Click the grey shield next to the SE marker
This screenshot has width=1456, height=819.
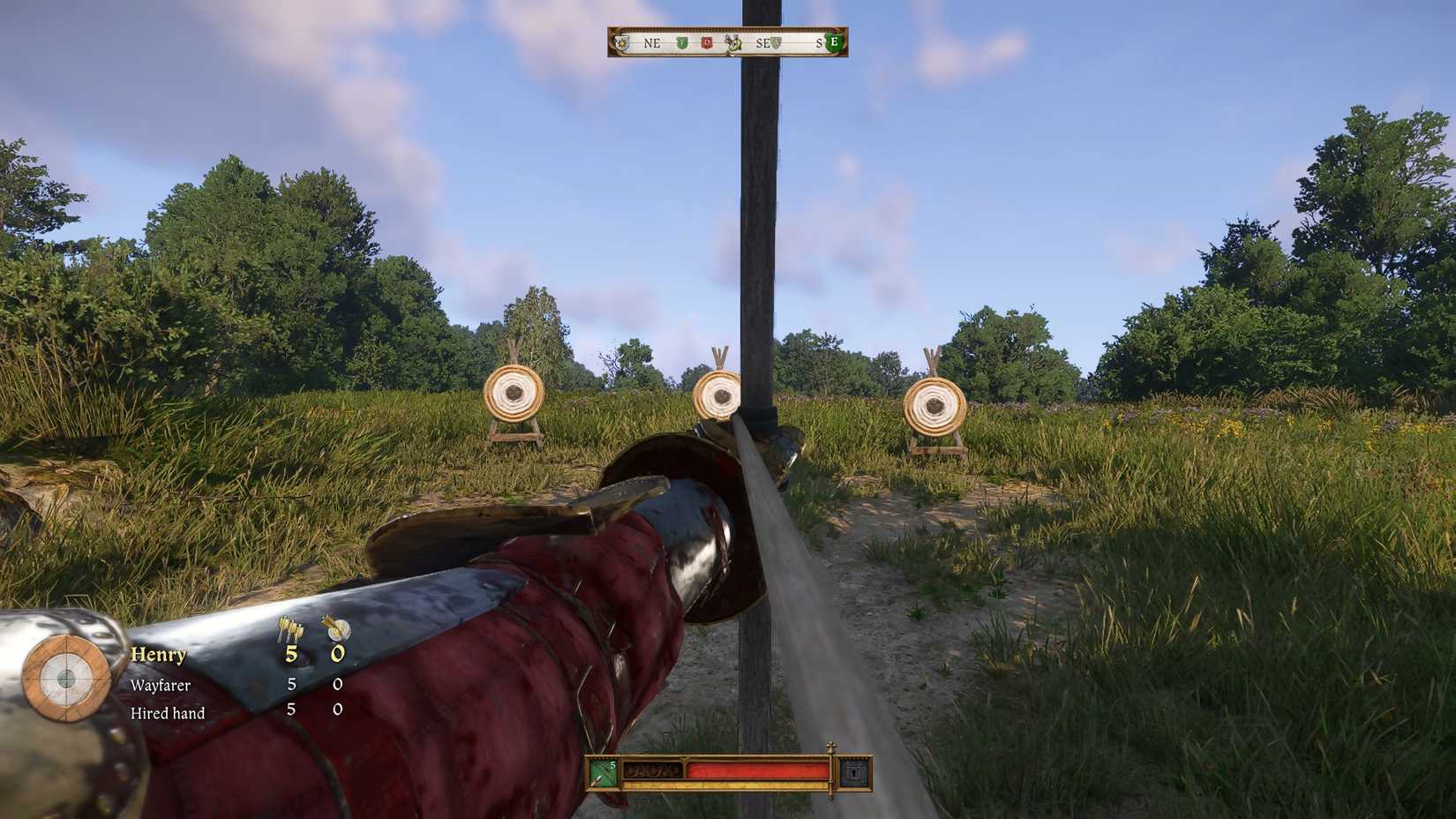(x=776, y=42)
